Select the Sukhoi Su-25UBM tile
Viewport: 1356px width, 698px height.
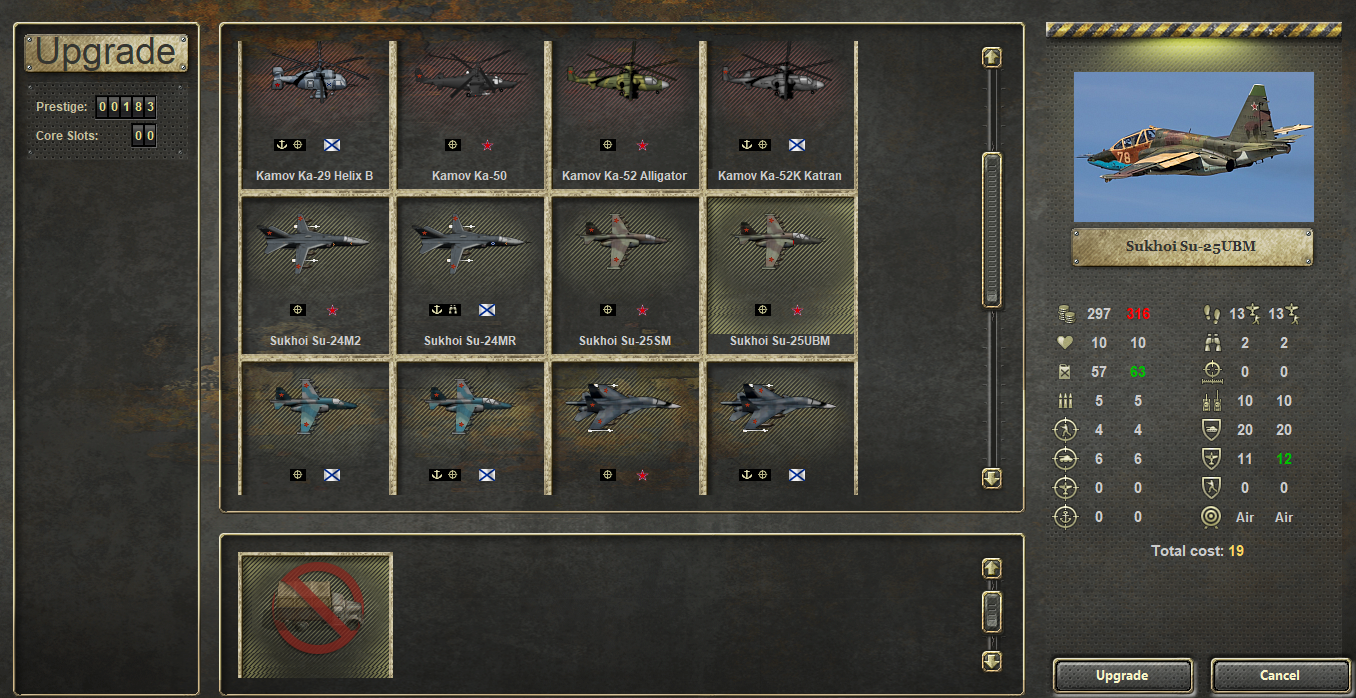tap(780, 274)
